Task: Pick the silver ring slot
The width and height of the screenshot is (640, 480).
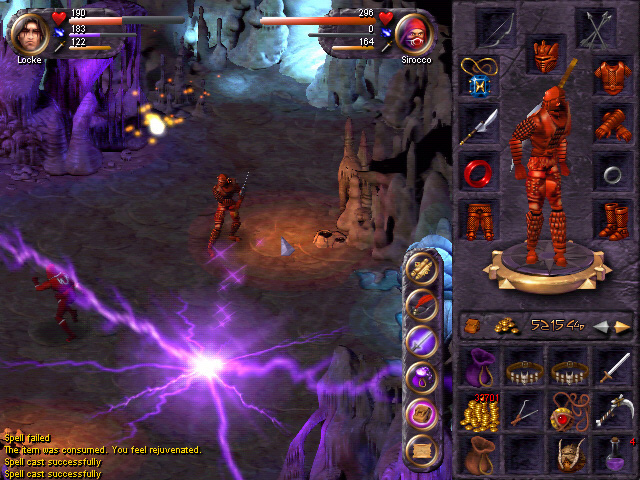Action: [610, 172]
